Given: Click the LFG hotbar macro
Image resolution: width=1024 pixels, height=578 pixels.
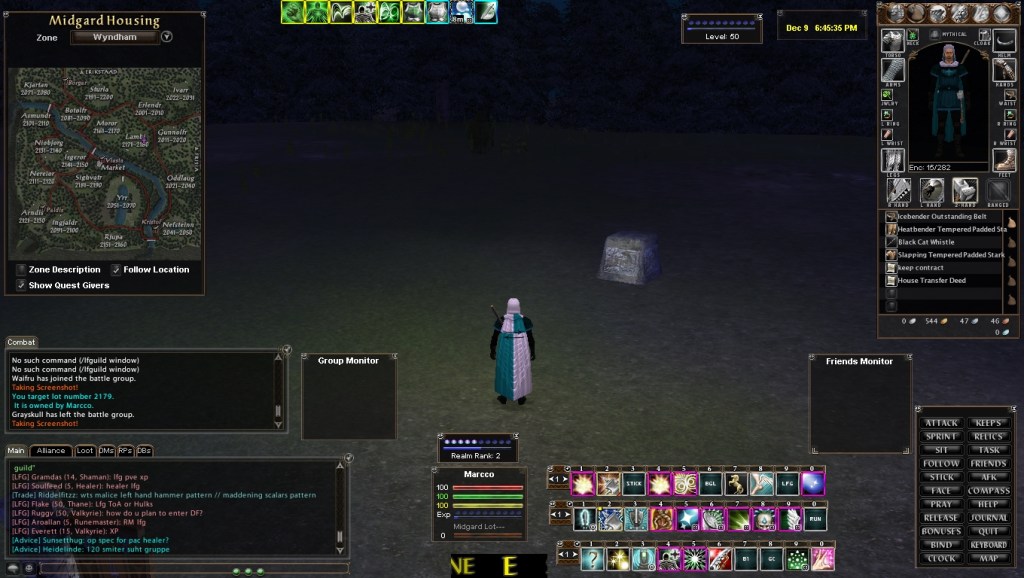Looking at the screenshot, I should pyautogui.click(x=787, y=484).
